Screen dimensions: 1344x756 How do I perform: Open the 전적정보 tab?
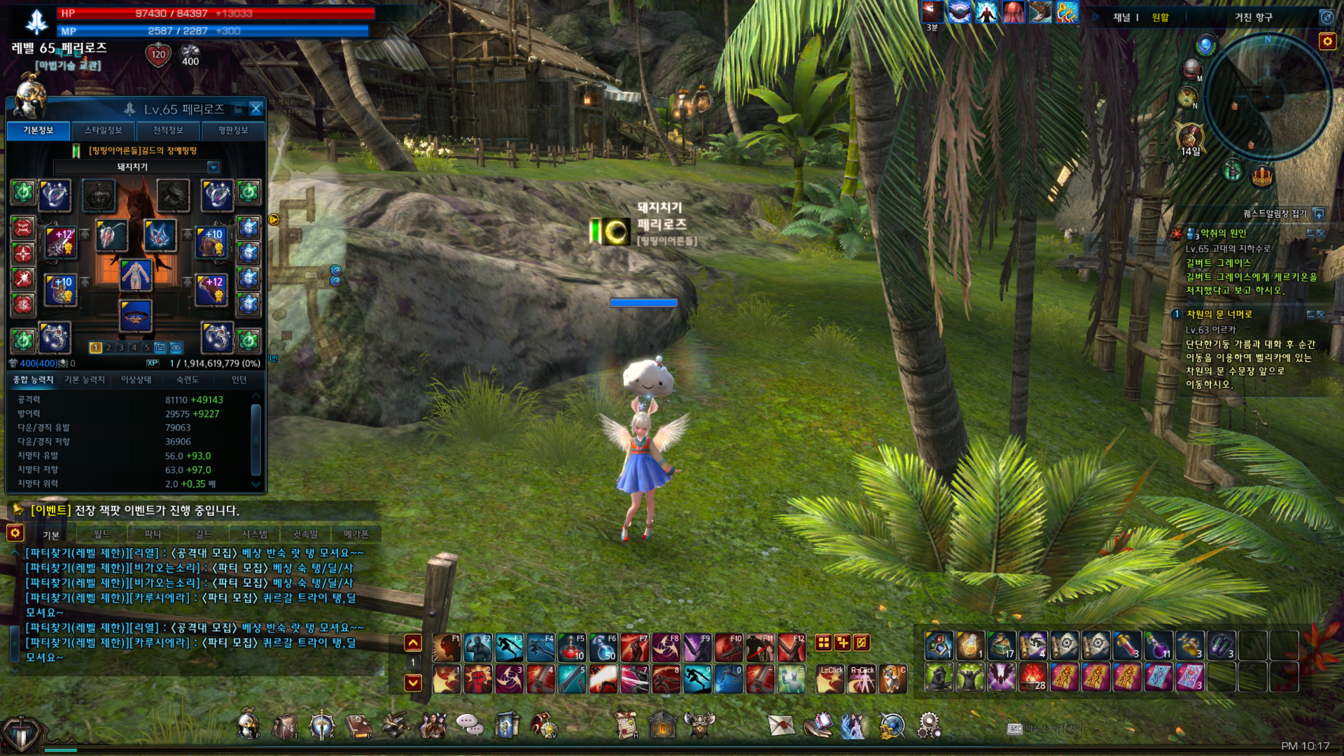tap(168, 131)
